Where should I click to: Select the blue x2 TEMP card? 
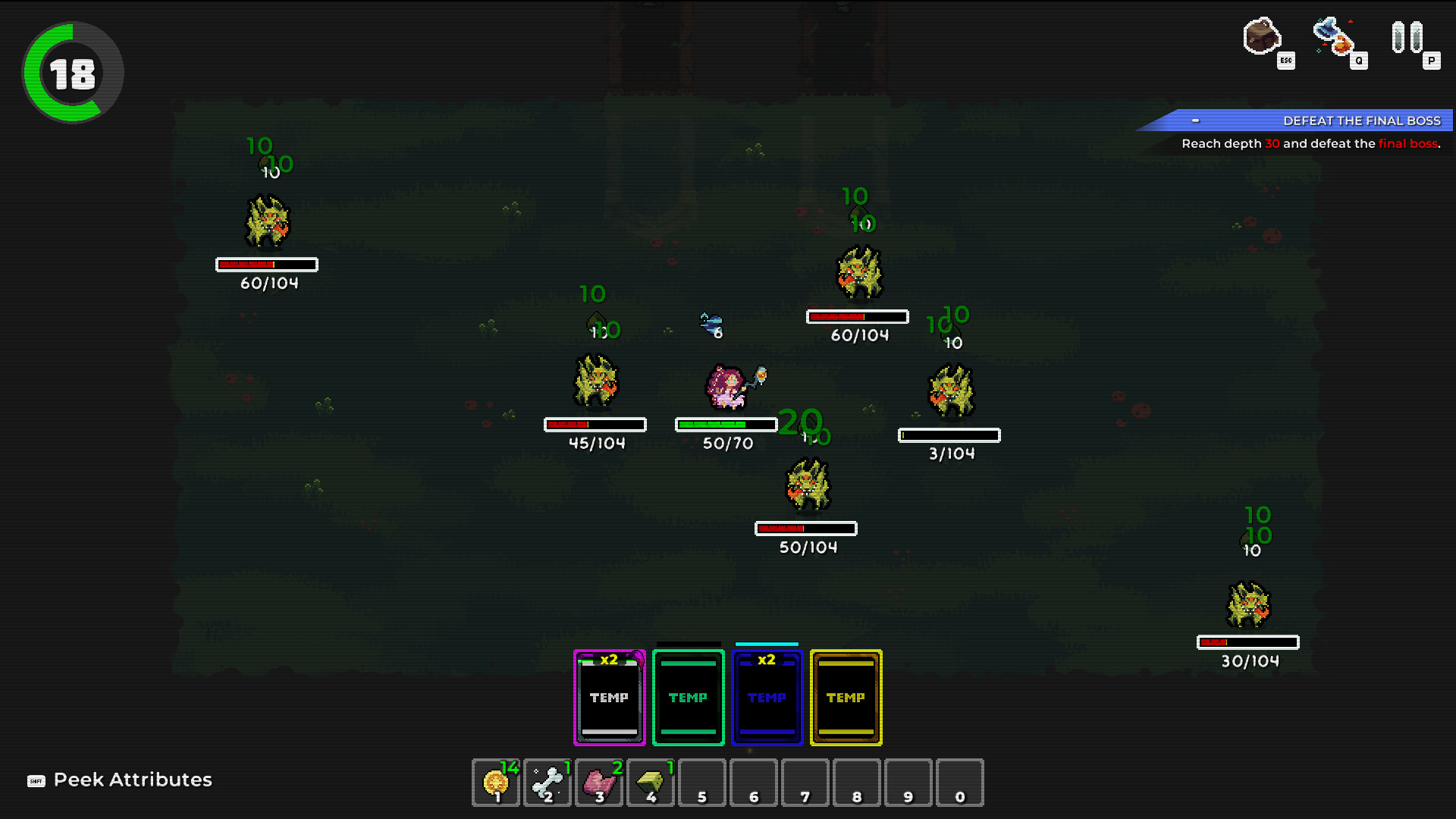pyautogui.click(x=767, y=697)
